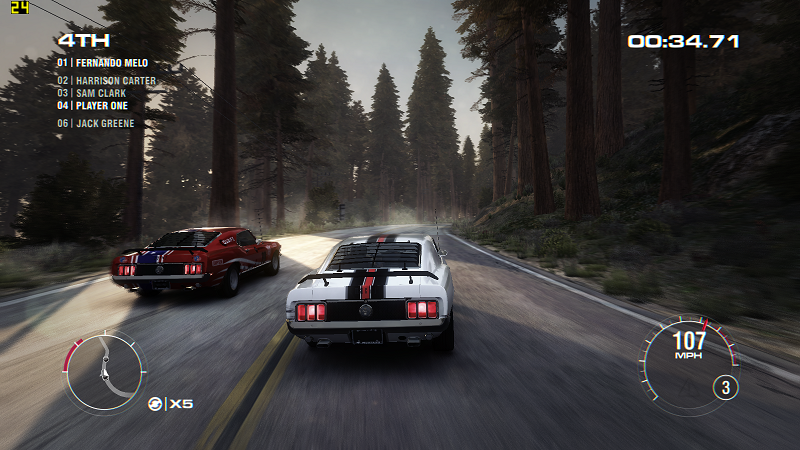Viewport: 800px width, 450px height.
Task: Click the Player One standings entry
Action: point(96,105)
